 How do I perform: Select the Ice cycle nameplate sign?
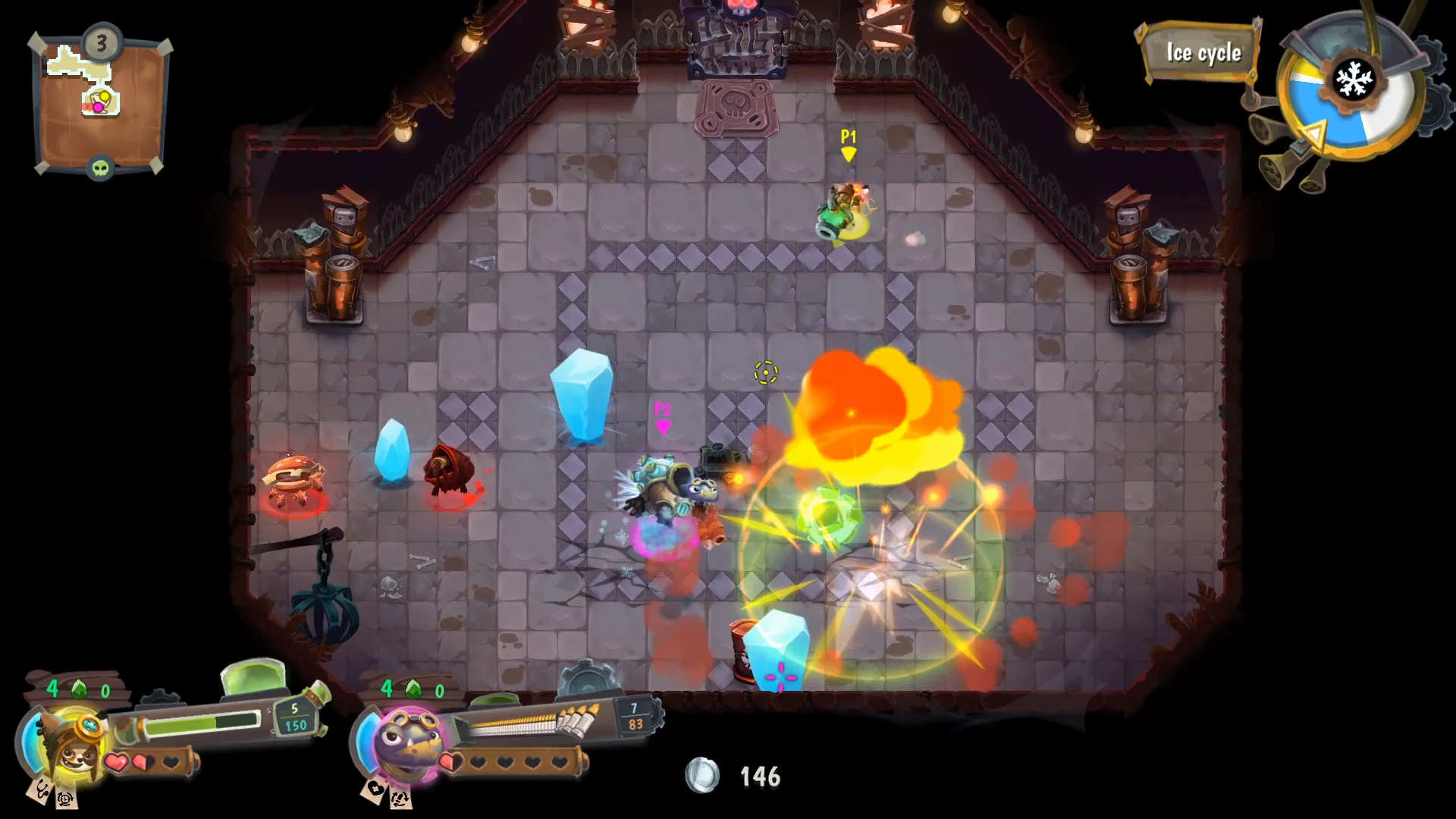pyautogui.click(x=1203, y=53)
